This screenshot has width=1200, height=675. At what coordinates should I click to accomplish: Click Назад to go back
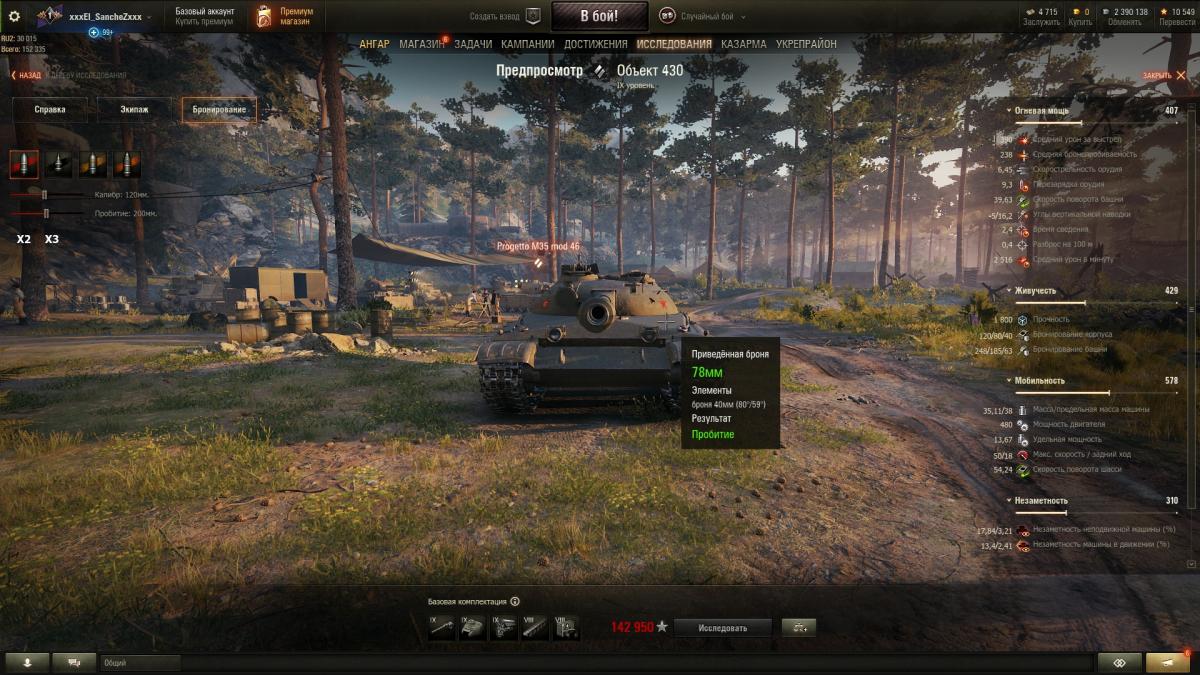27,75
